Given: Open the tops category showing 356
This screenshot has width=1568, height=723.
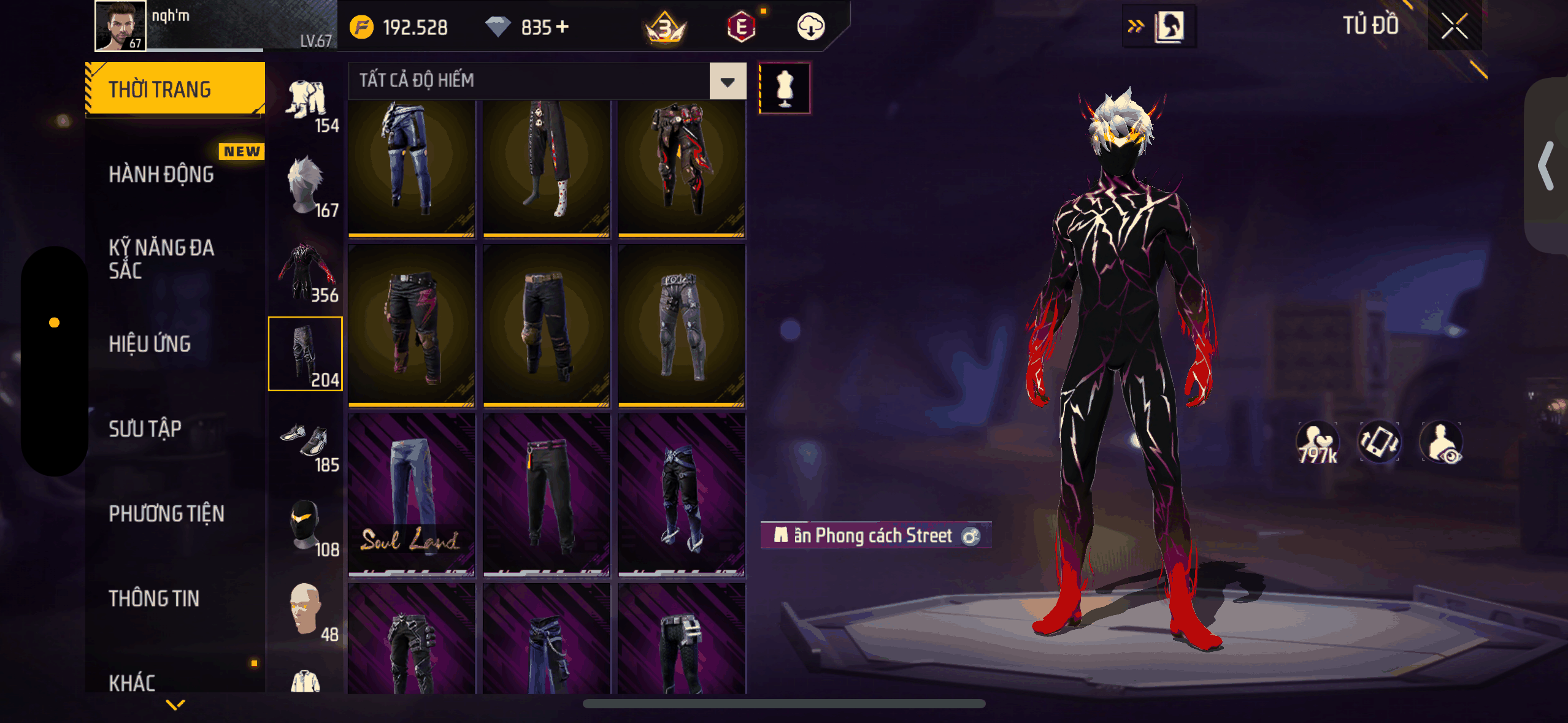Looking at the screenshot, I should tap(306, 272).
